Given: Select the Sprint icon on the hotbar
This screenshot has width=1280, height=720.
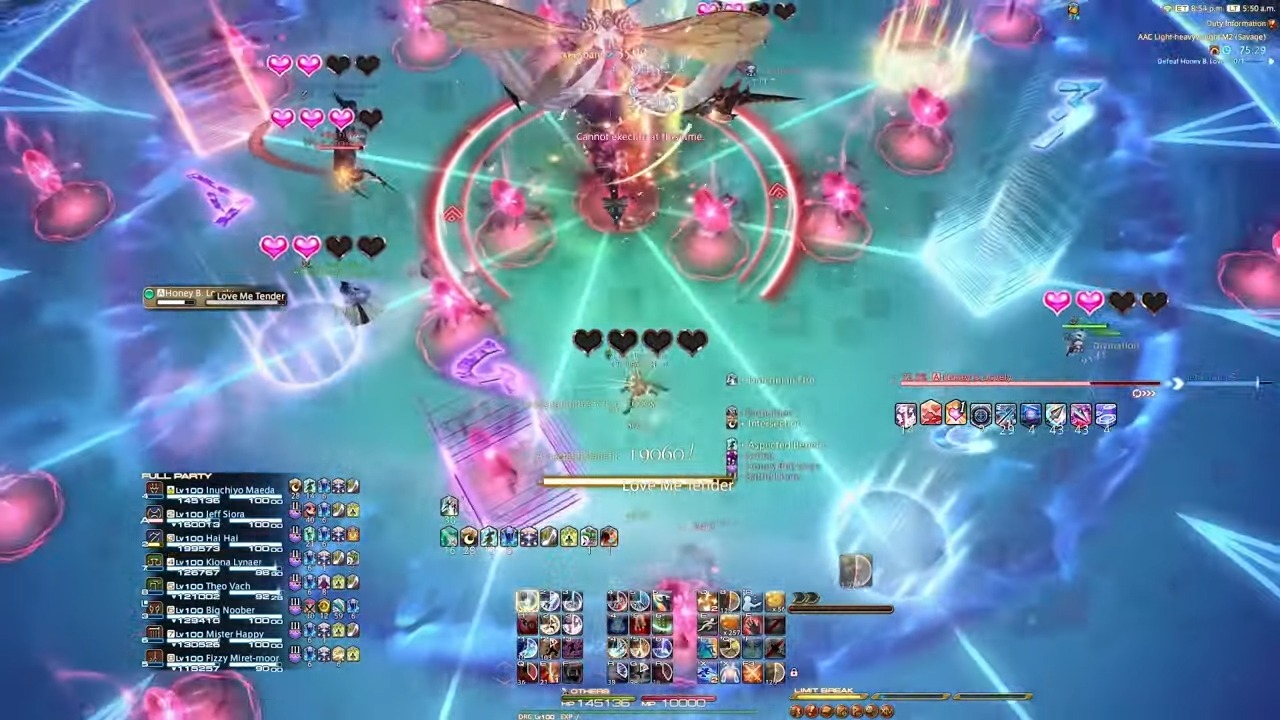Looking at the screenshot, I should point(710,623).
